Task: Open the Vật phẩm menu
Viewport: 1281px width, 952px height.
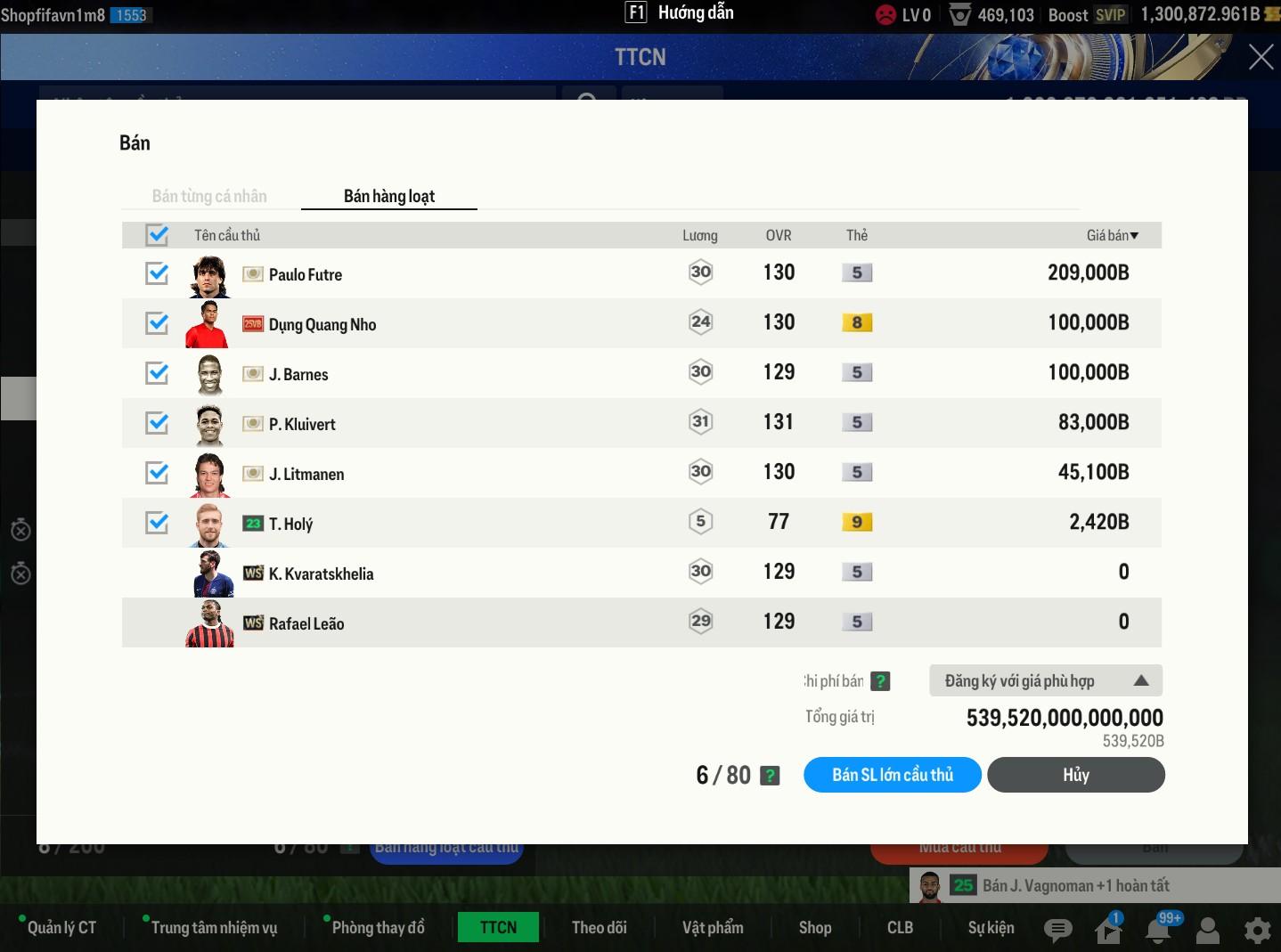Action: pos(713,928)
